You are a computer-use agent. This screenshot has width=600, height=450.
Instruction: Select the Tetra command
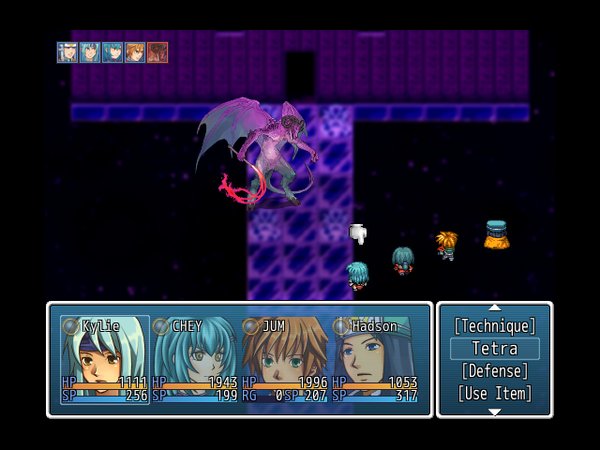click(494, 349)
